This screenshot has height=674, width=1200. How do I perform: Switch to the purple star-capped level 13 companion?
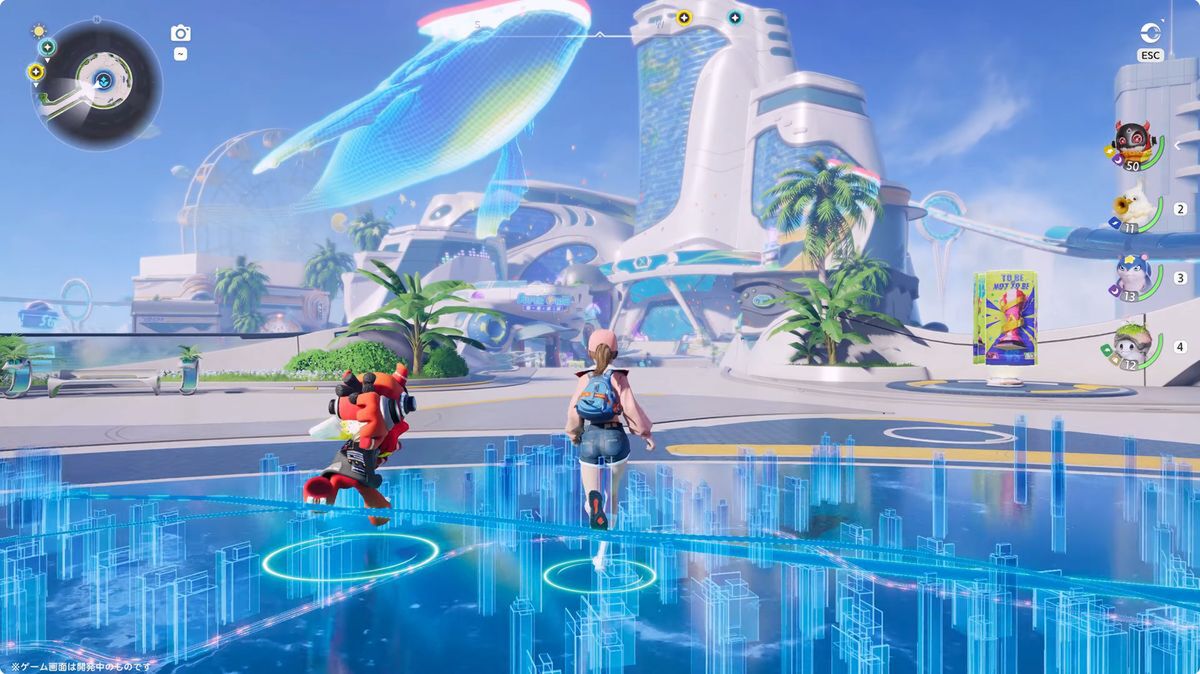[1131, 277]
